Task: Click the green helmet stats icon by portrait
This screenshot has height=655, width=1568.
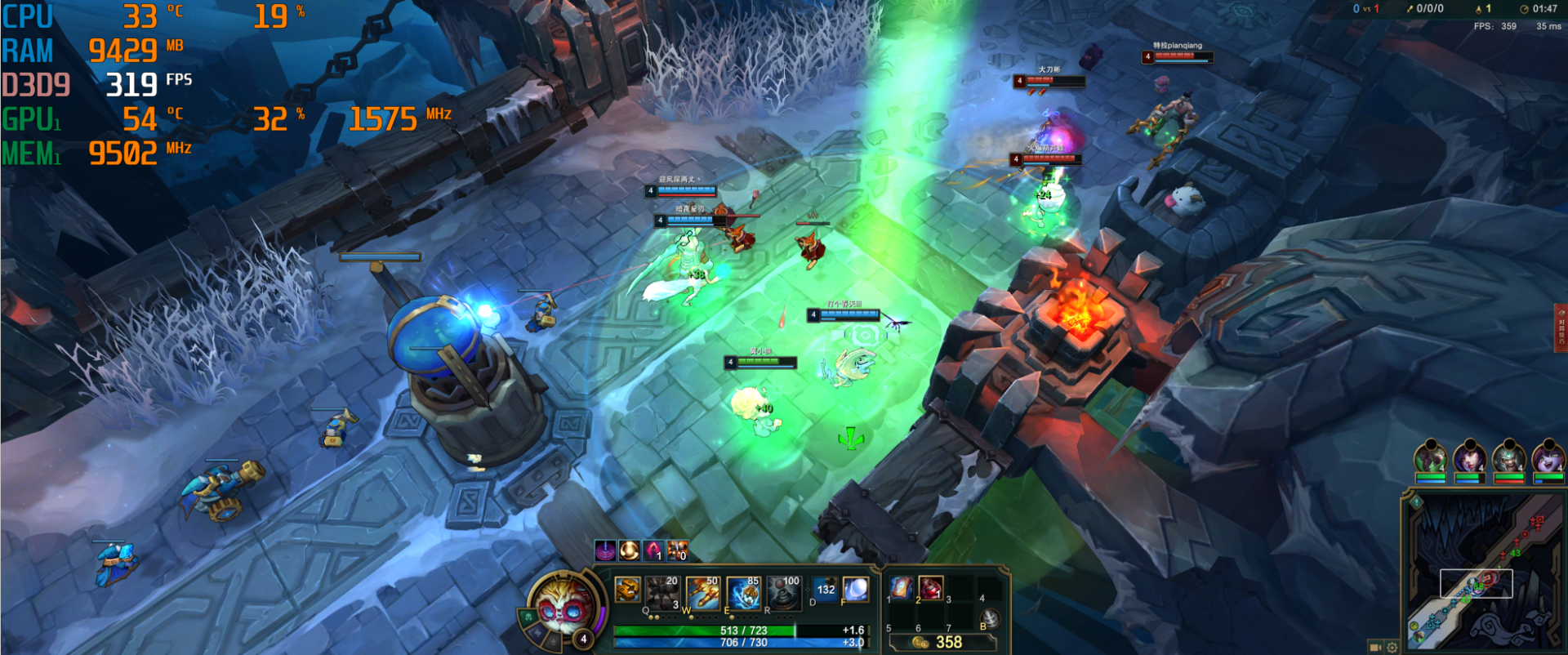Action: [528, 617]
